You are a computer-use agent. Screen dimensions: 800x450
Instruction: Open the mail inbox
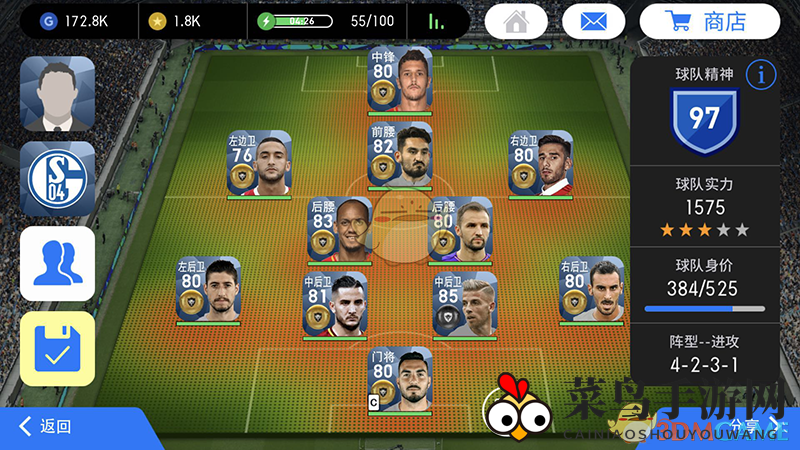593,21
